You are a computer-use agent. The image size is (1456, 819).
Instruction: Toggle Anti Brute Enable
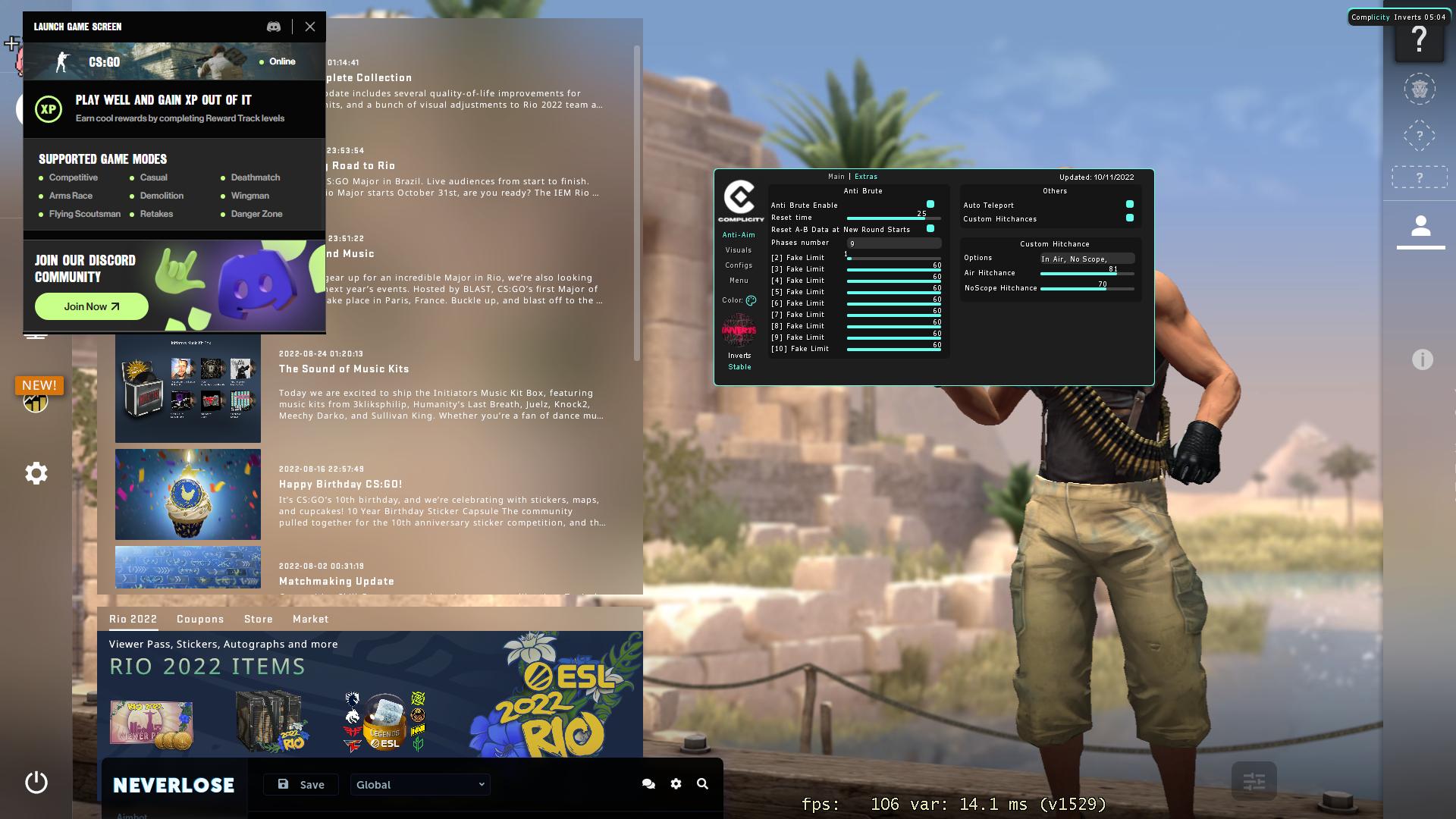[930, 204]
